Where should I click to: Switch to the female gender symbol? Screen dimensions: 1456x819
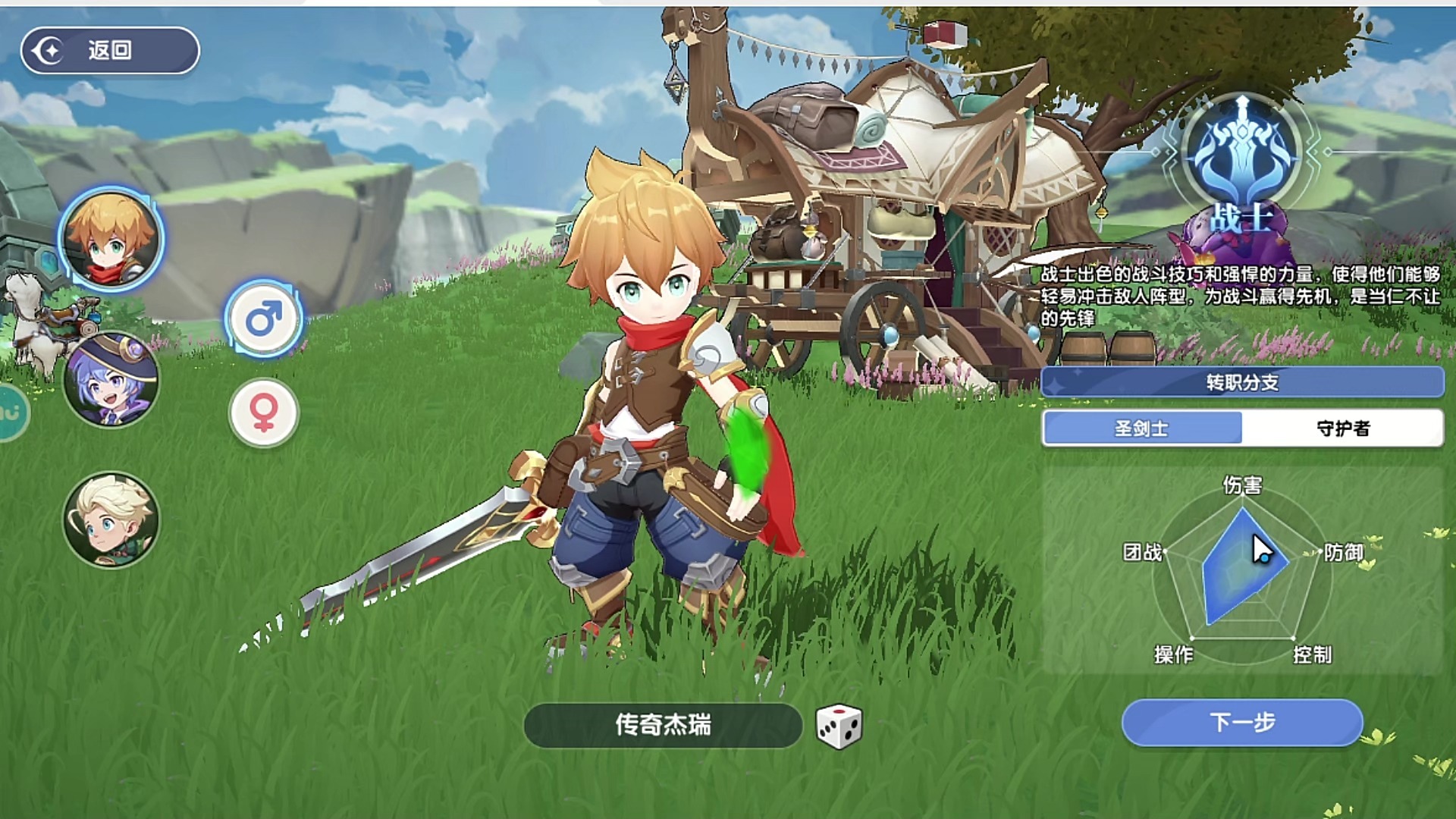tap(264, 413)
